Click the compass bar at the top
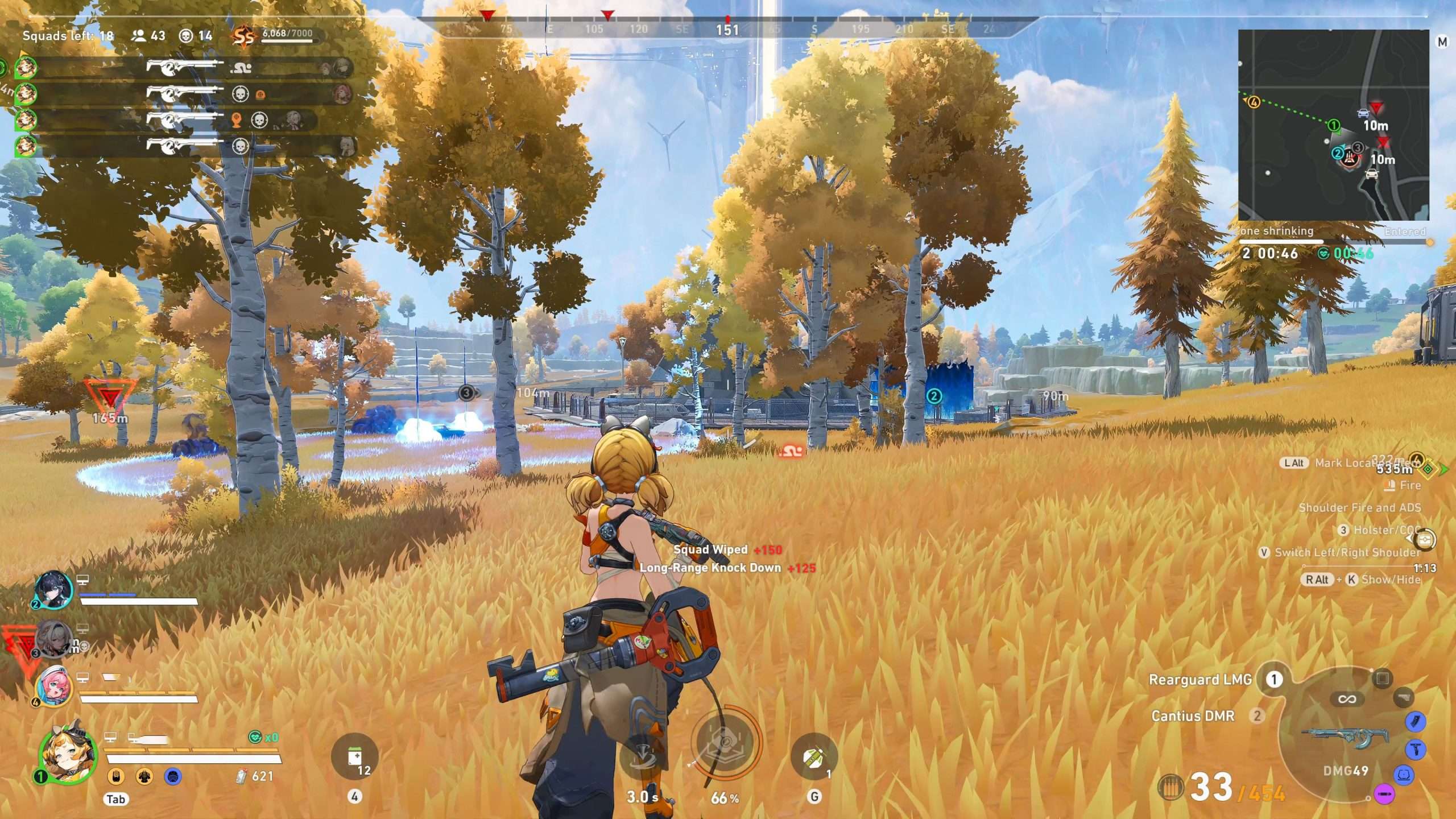 click(x=728, y=28)
